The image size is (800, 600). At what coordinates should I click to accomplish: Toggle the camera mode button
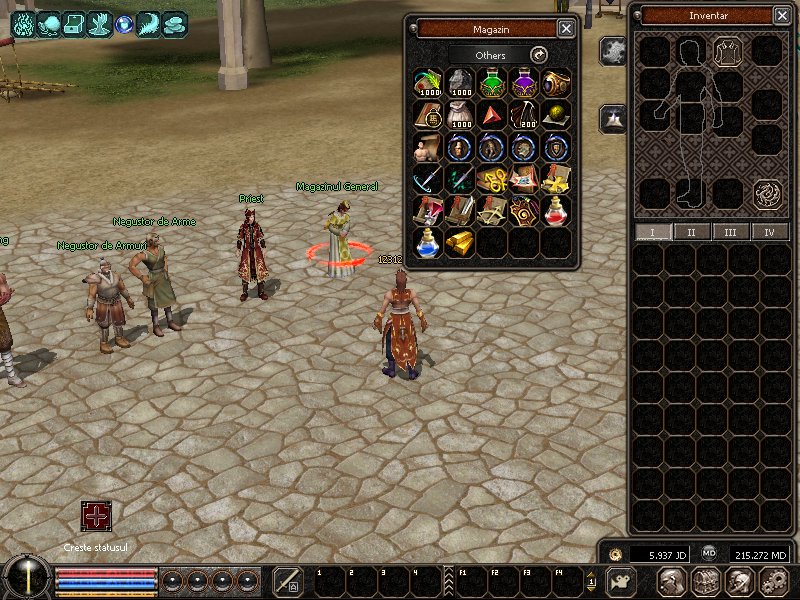(622, 581)
